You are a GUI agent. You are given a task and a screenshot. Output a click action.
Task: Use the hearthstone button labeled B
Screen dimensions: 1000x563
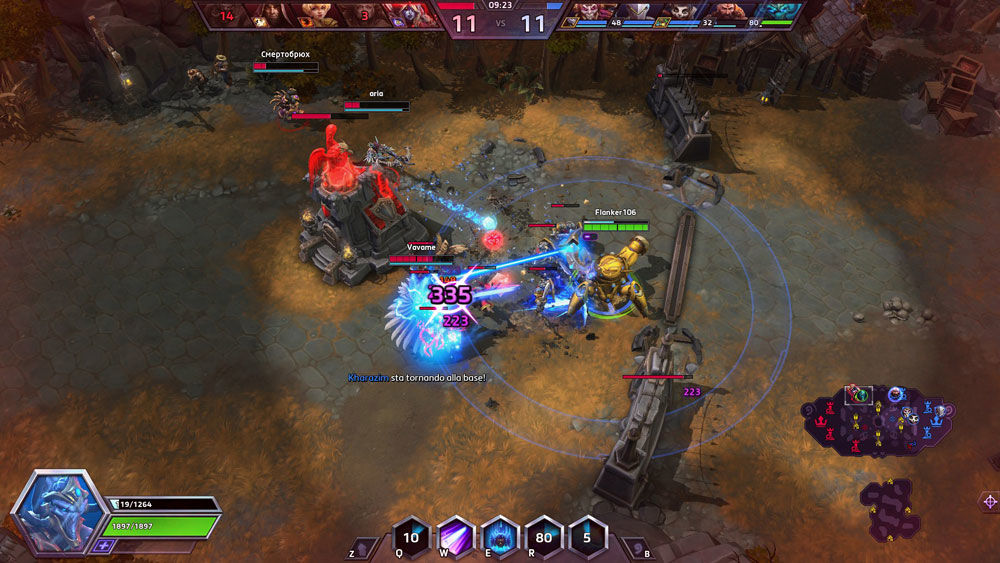pos(635,548)
